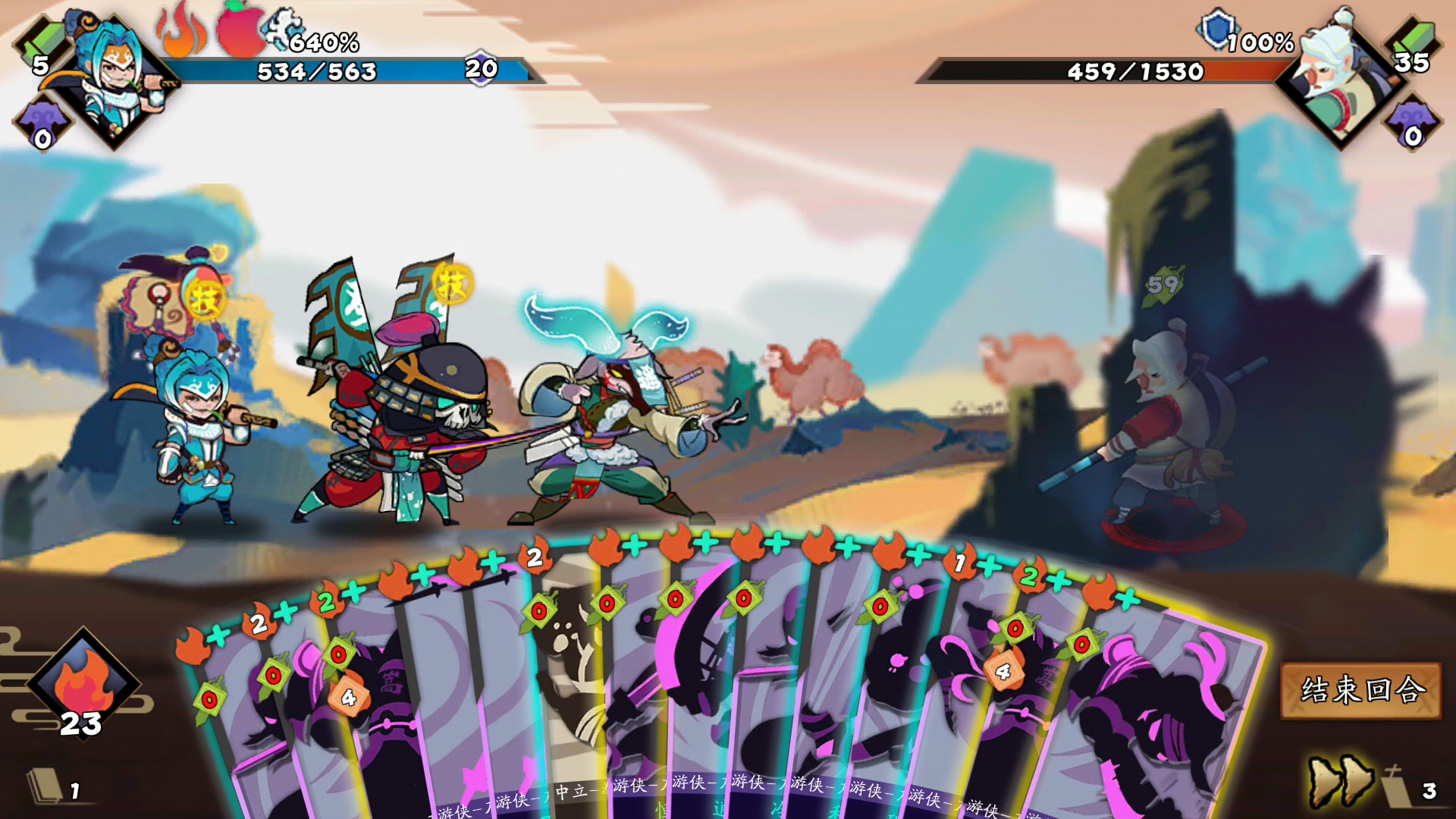Activate the skill badge above the samurai
The width and height of the screenshot is (1456, 819).
(452, 284)
